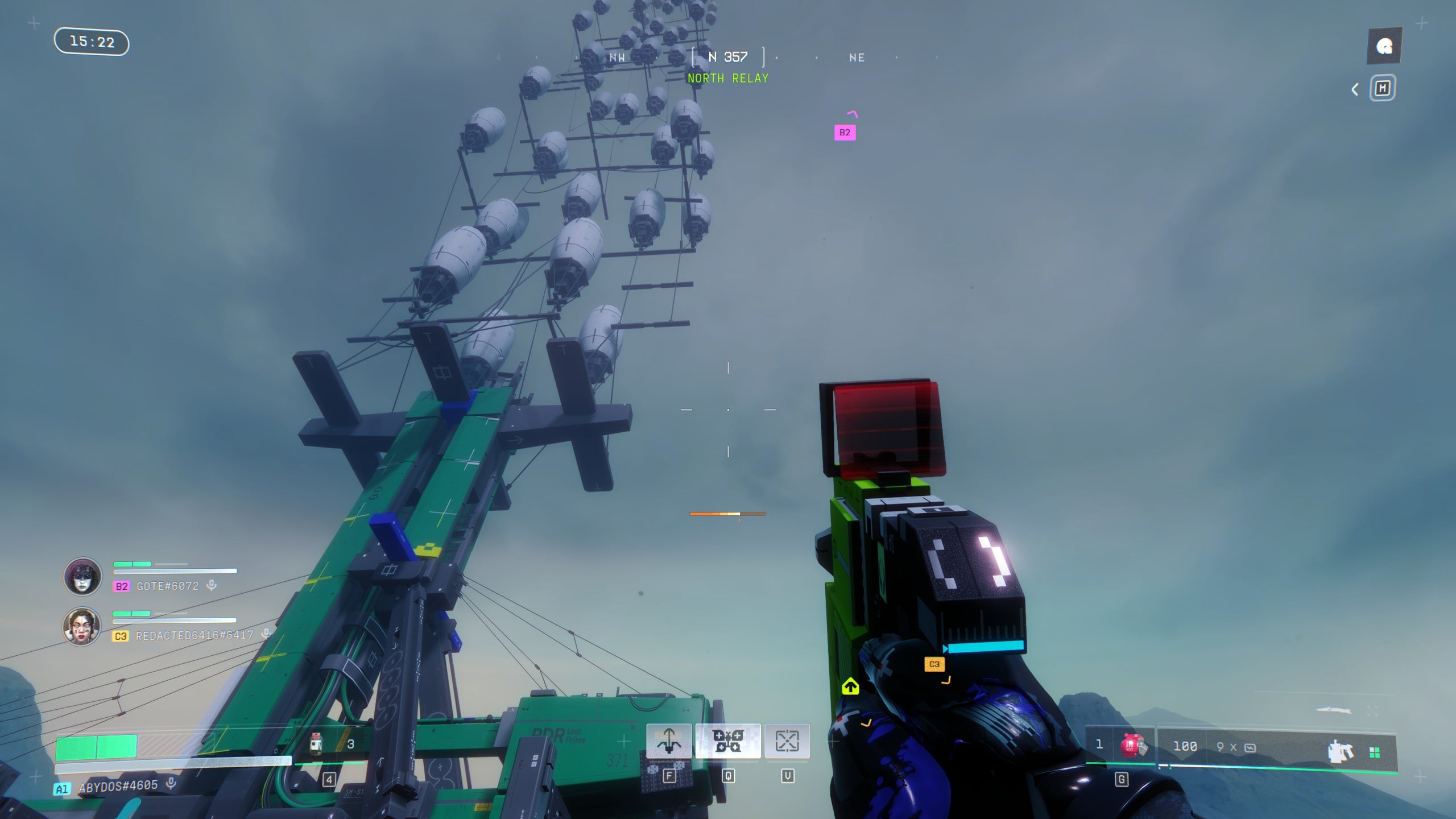Click the compass heading N 357
The width and height of the screenshot is (1456, 819).
728,57
